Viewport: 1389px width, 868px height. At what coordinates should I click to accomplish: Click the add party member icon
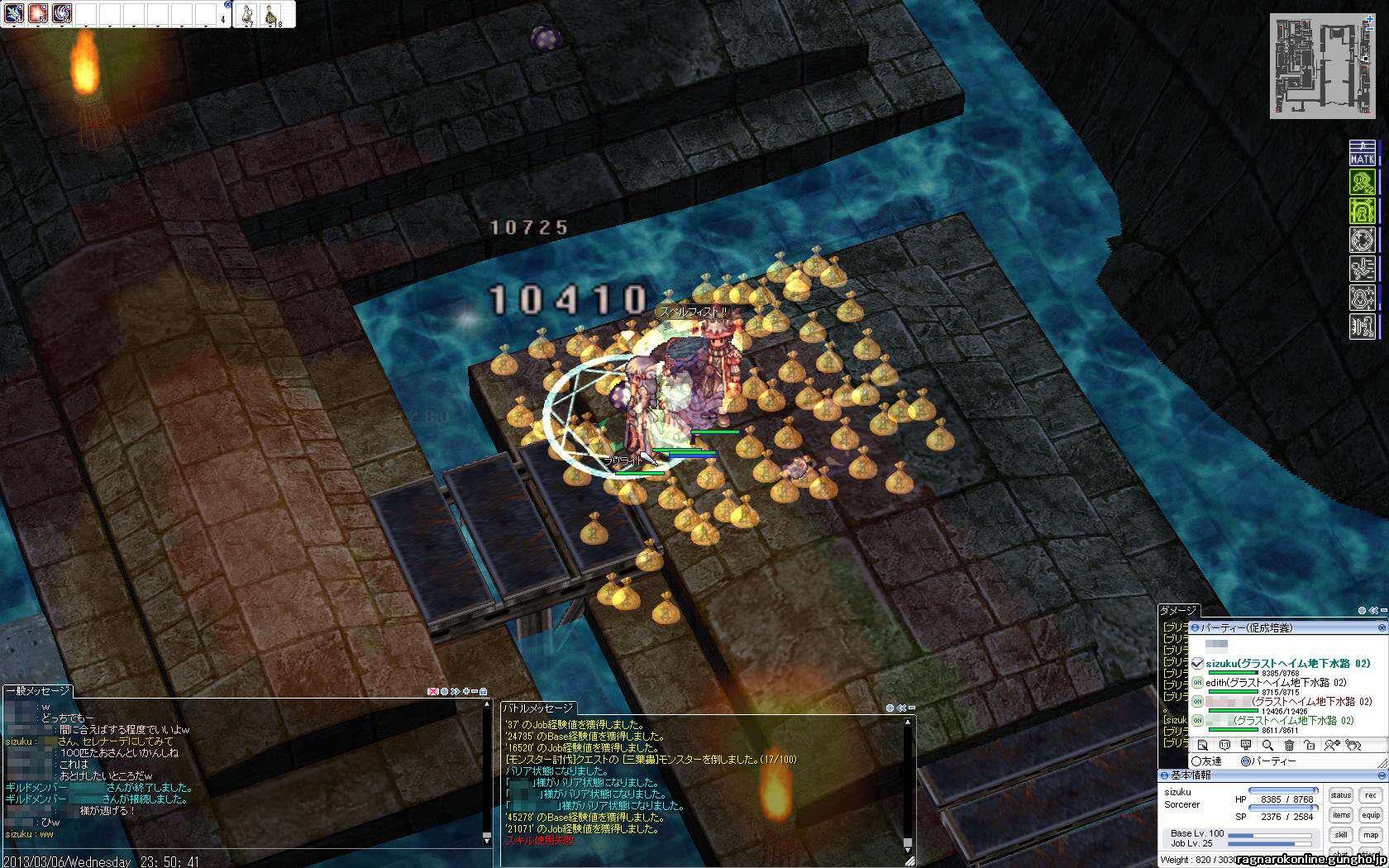1331,746
